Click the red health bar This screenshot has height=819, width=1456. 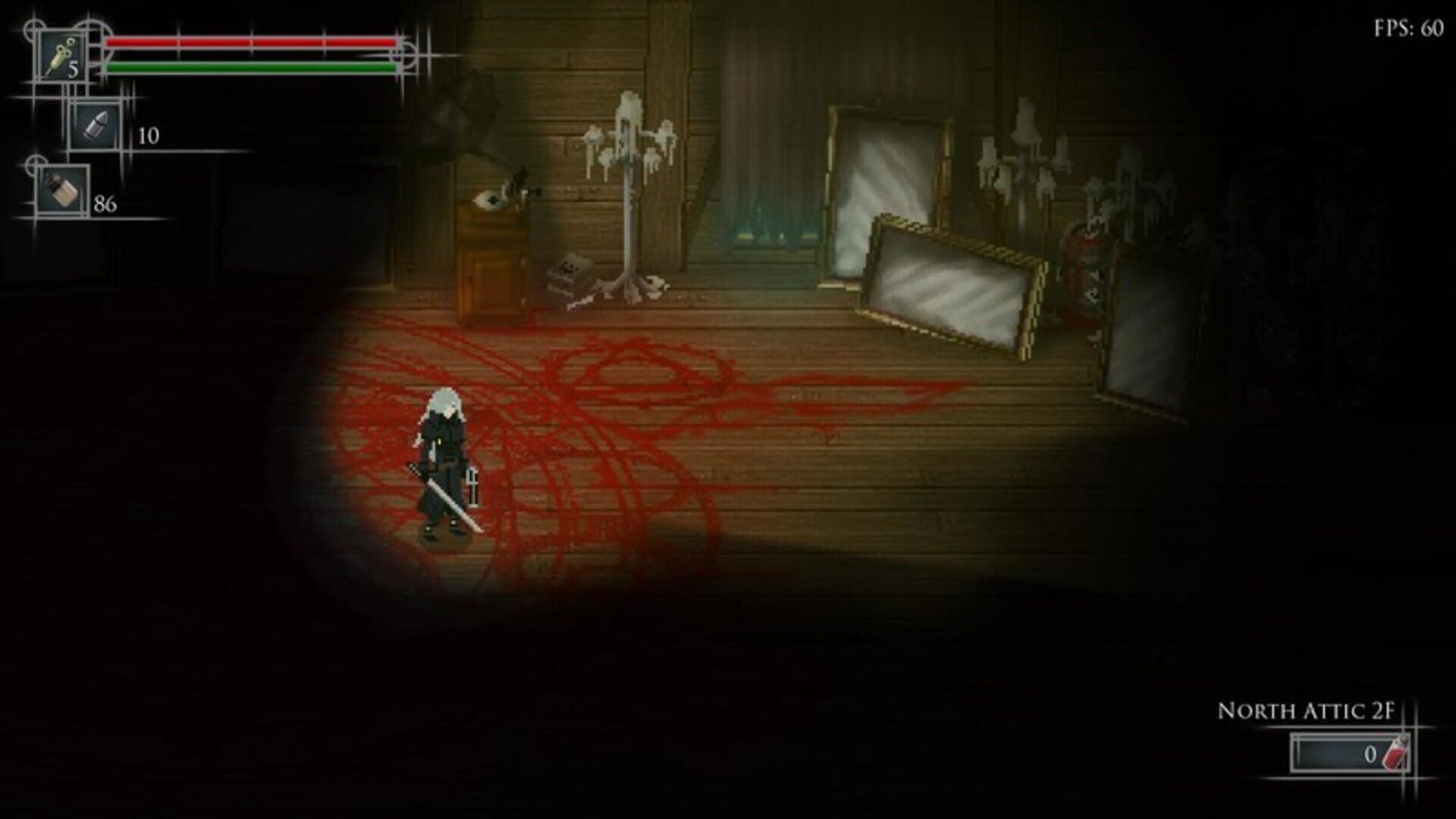[x=250, y=40]
